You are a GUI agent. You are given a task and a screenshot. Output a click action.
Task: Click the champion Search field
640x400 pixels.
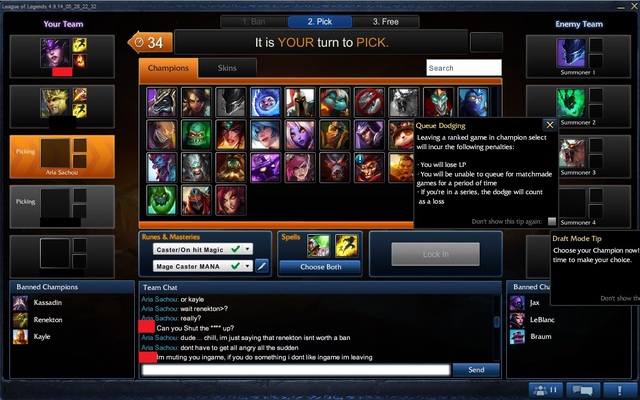pos(463,68)
